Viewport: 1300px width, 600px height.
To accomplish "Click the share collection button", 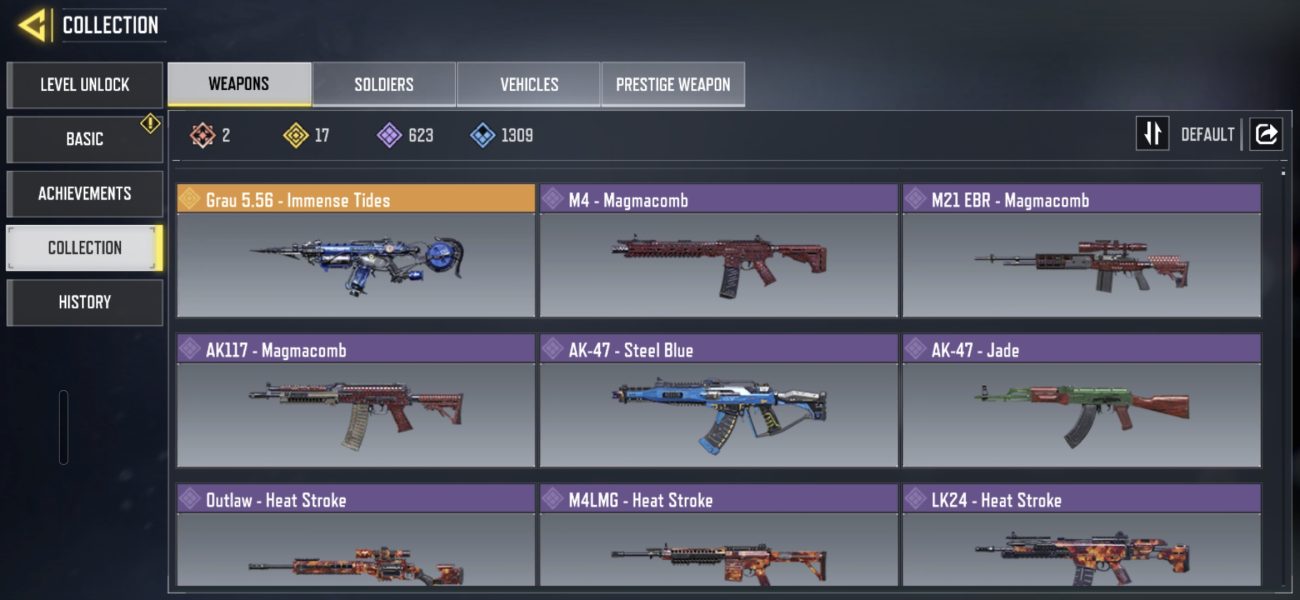I will click(x=1266, y=134).
